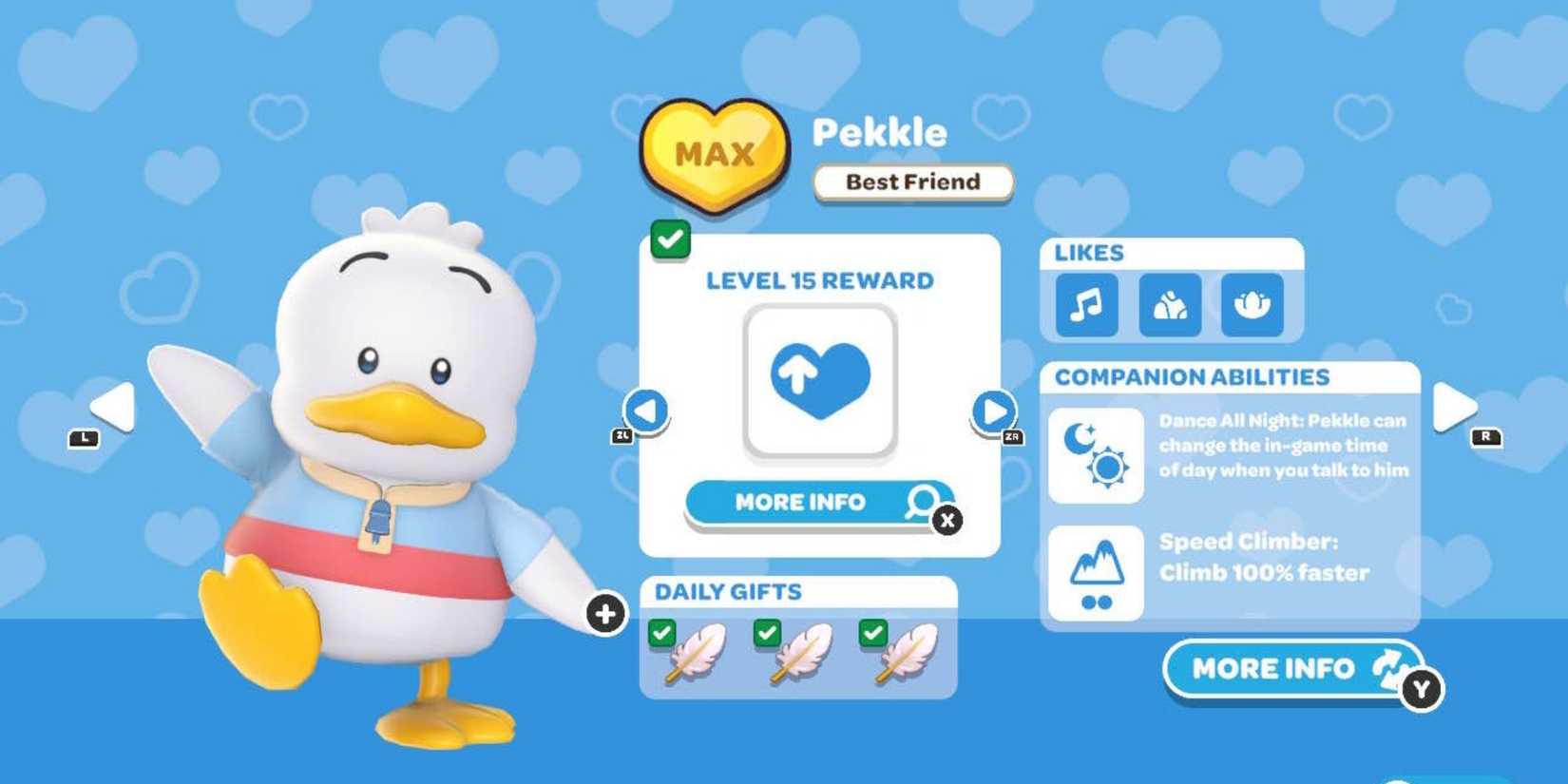
Task: Click the ZL arrow to previous reward
Action: click(x=648, y=411)
